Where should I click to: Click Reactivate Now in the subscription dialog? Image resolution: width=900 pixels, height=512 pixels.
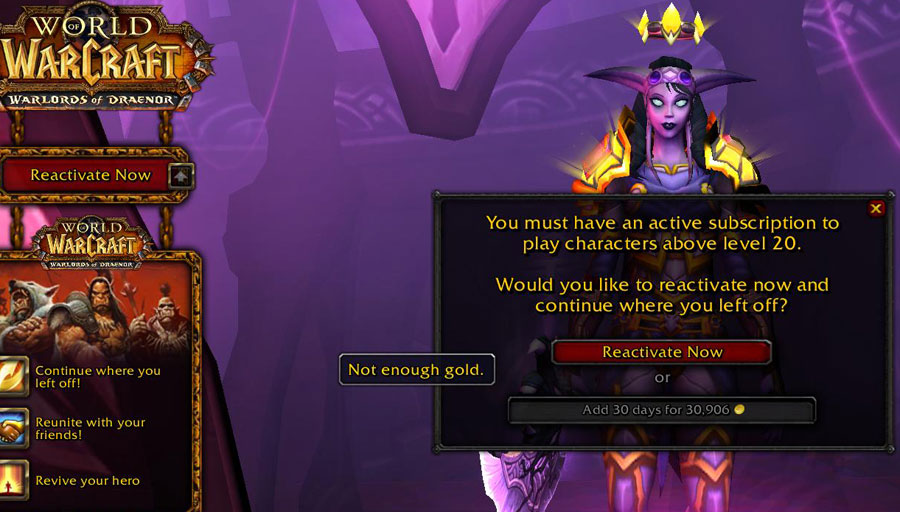click(661, 352)
